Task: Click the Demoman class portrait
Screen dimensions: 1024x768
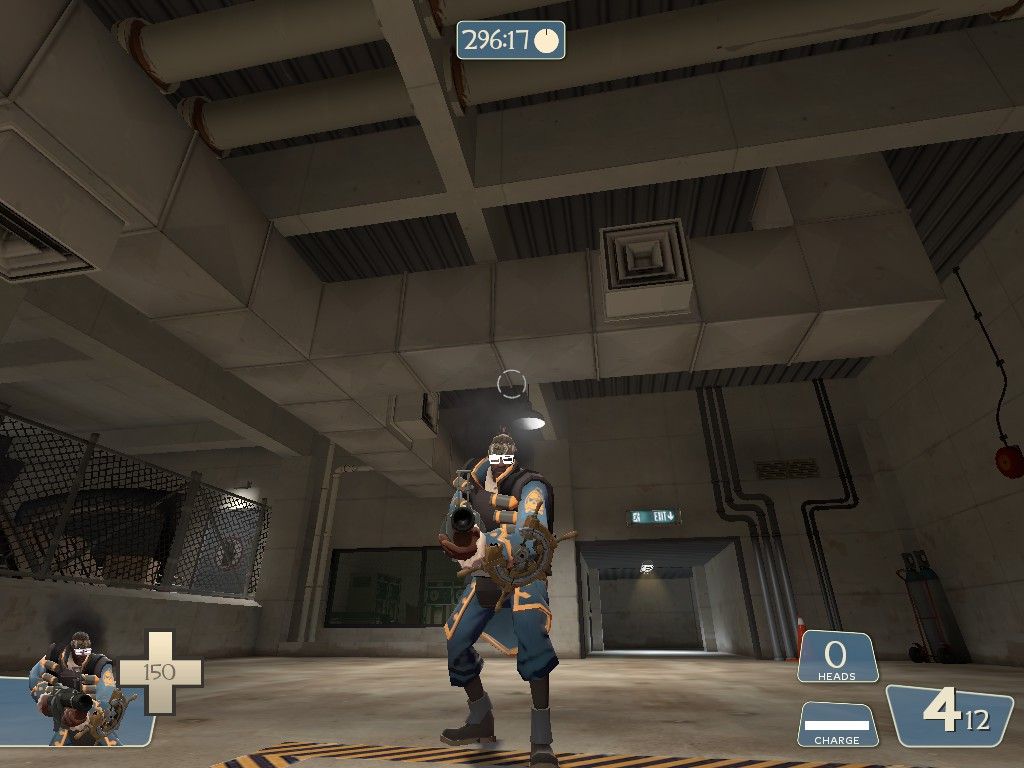Action: (x=77, y=690)
